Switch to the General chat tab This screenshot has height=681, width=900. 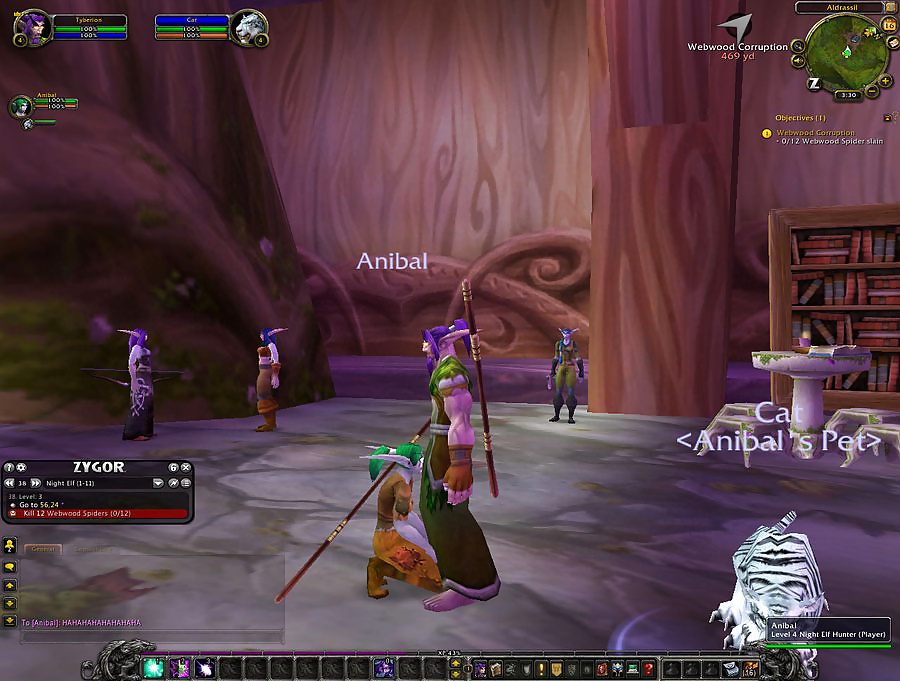42,549
